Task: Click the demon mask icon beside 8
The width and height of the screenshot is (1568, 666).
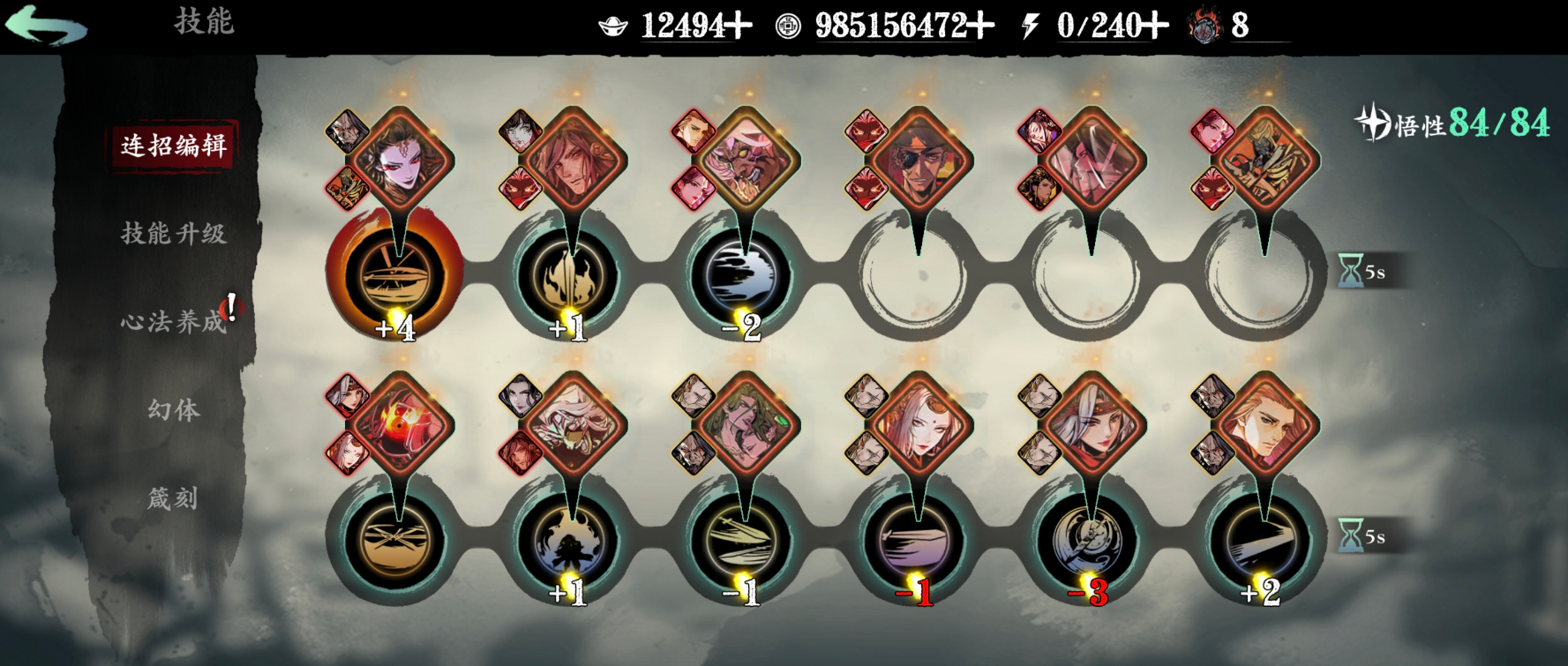Action: coord(1203,26)
